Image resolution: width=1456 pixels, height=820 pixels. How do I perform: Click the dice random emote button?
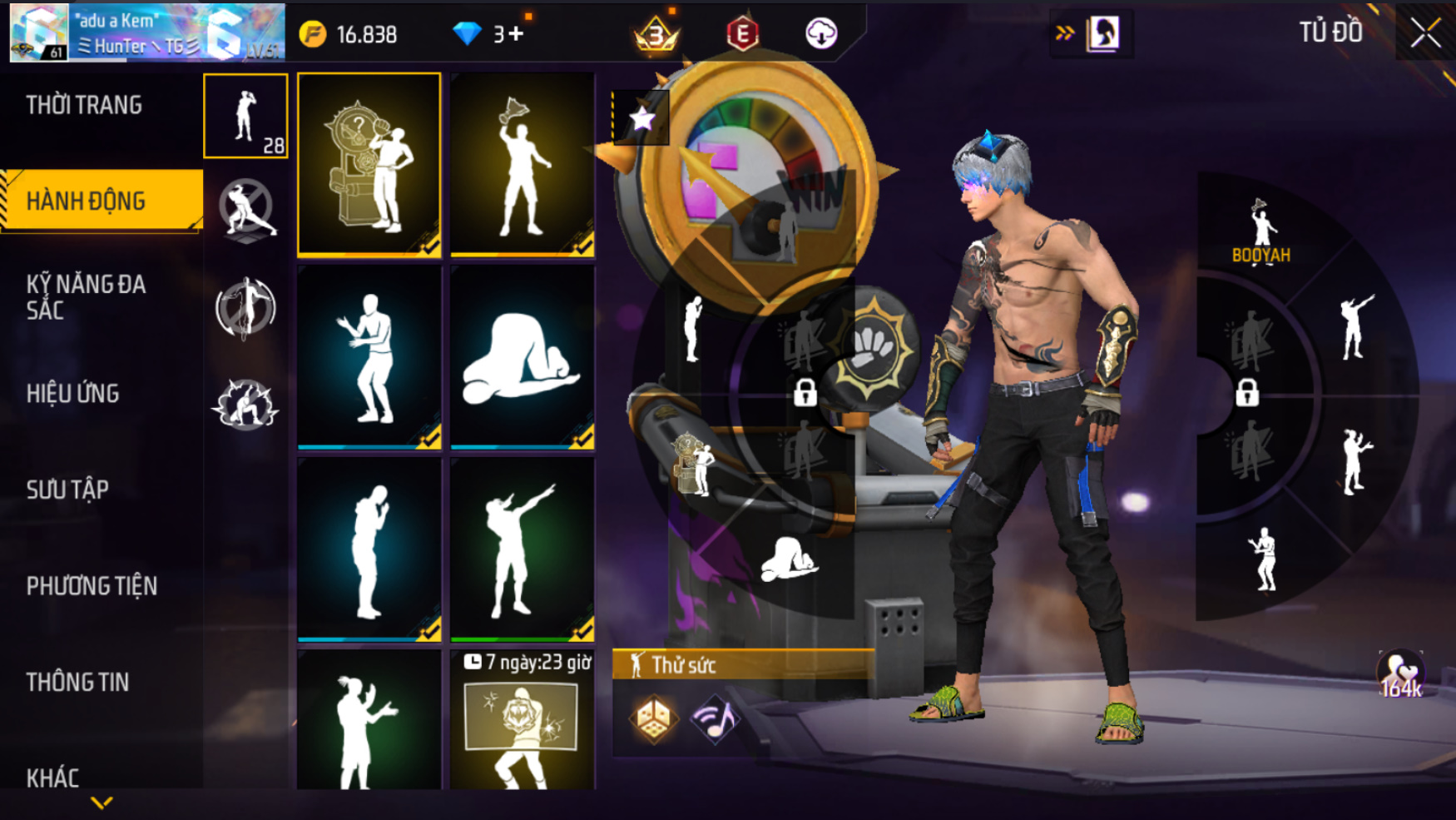pyautogui.click(x=653, y=718)
